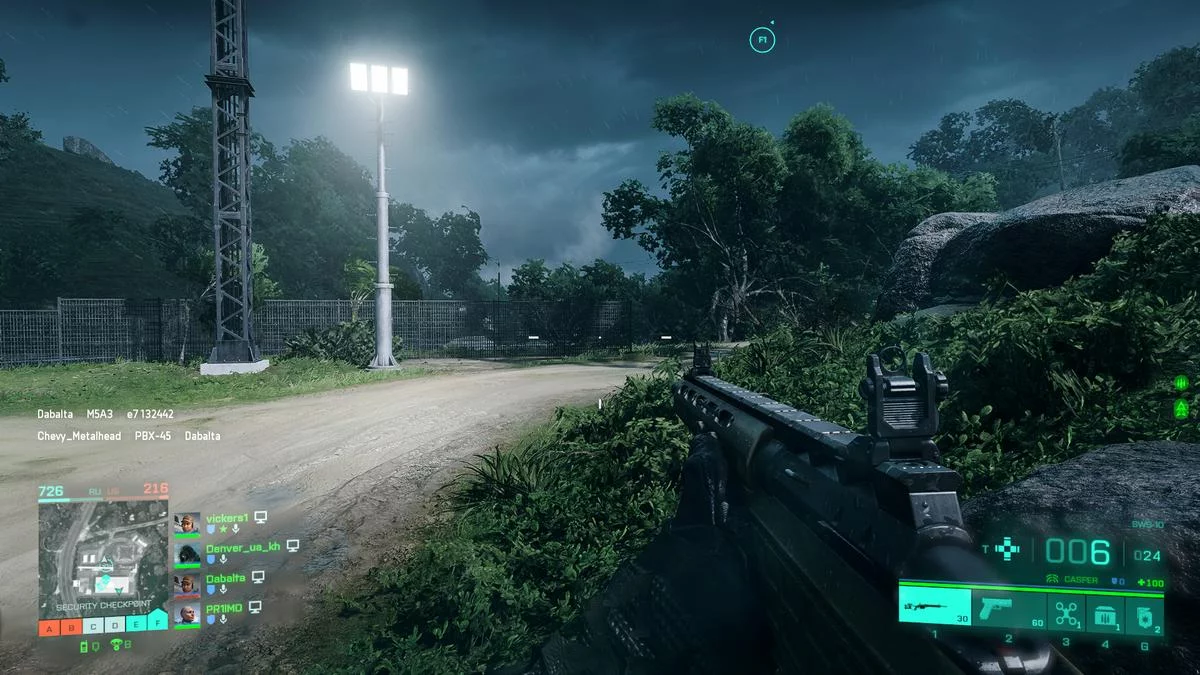The height and width of the screenshot is (675, 1200).
Task: Select highlighted objective F indicator
Action: click(x=158, y=624)
